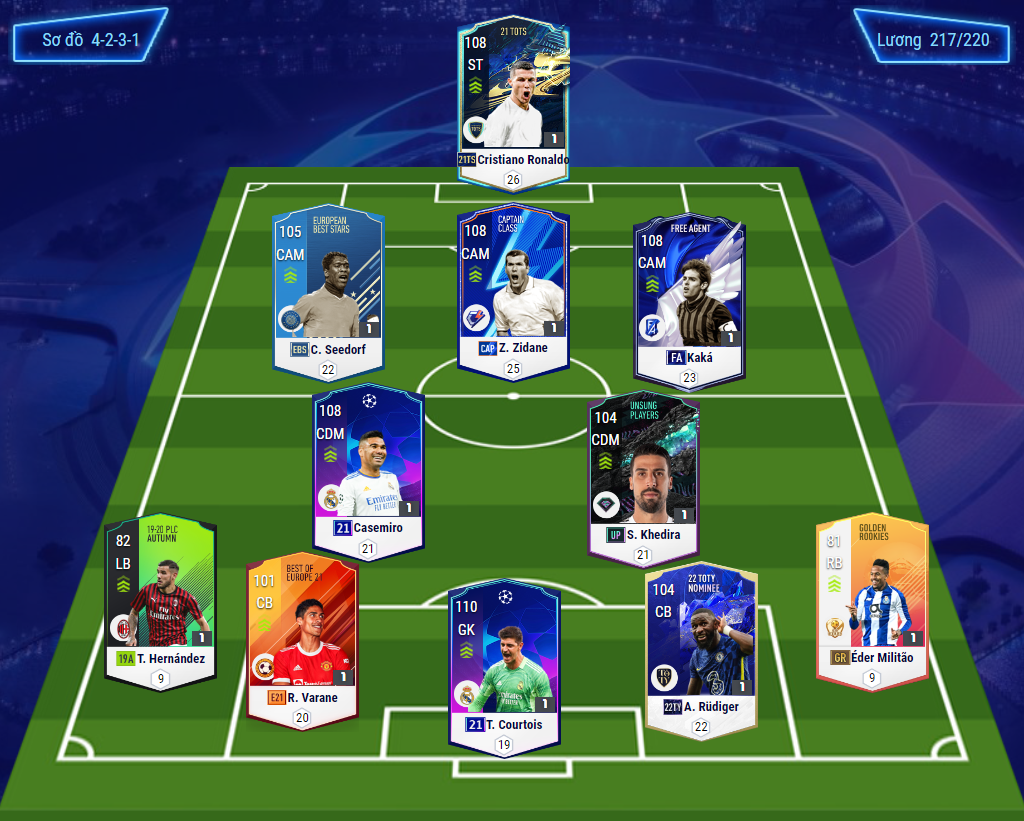The height and width of the screenshot is (821, 1024).
Task: Choose the A. Rüdiger player card
Action: (x=700, y=645)
